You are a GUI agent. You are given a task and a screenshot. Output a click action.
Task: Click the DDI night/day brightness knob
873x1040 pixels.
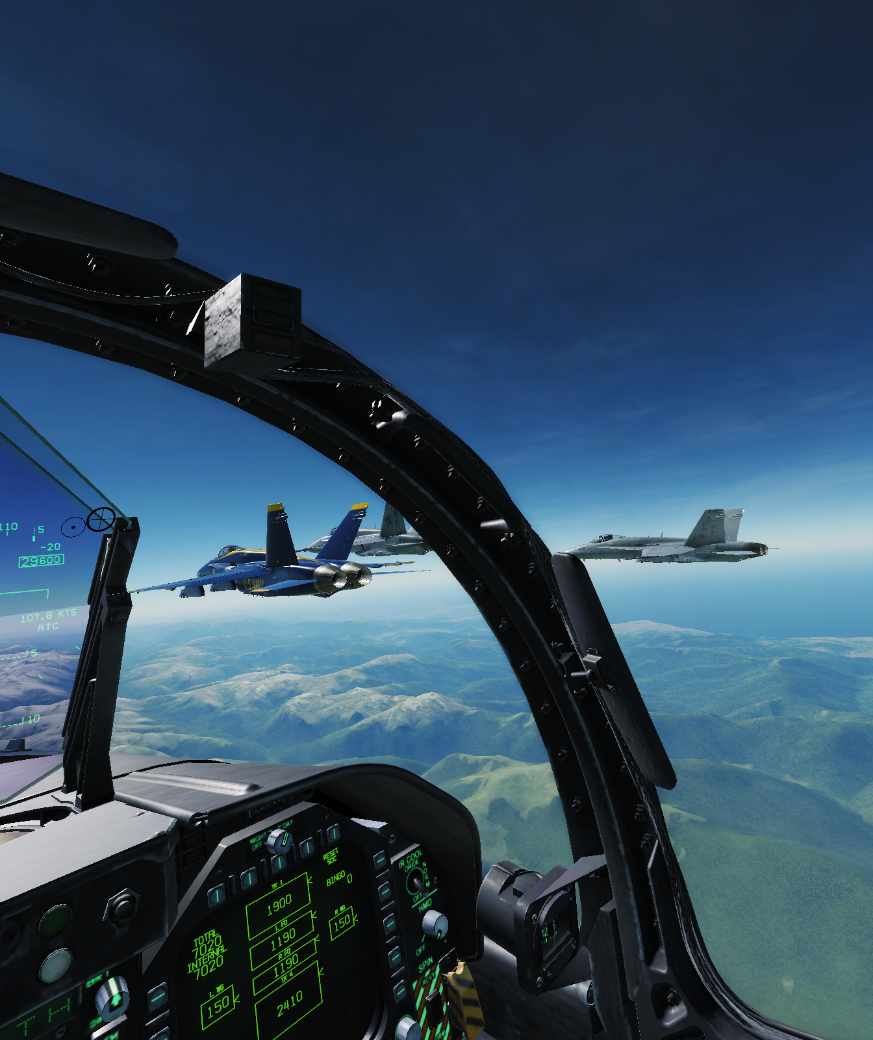(279, 841)
